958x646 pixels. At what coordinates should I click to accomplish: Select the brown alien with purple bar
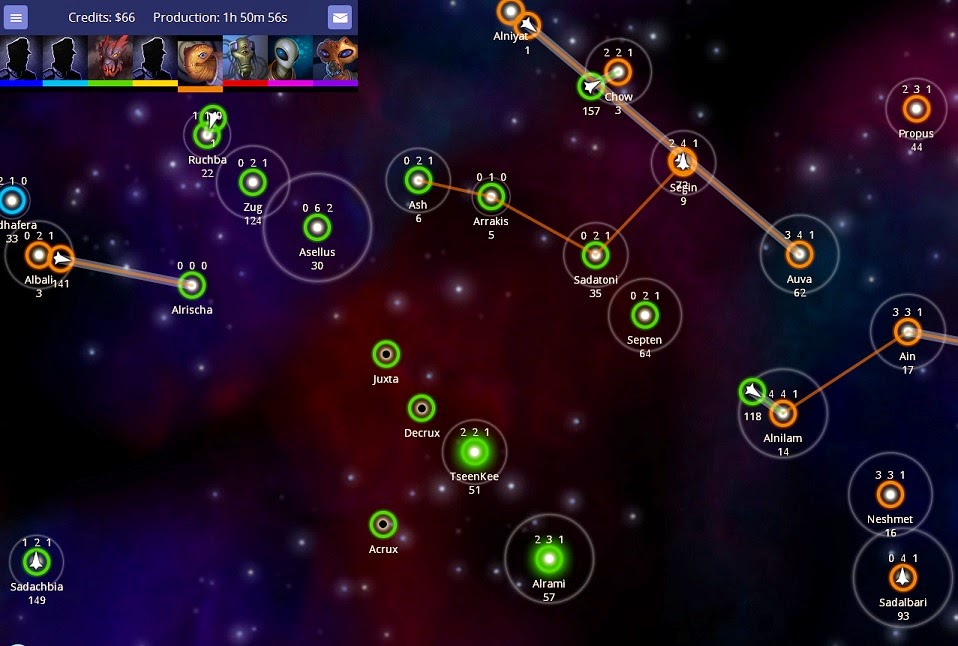click(336, 58)
